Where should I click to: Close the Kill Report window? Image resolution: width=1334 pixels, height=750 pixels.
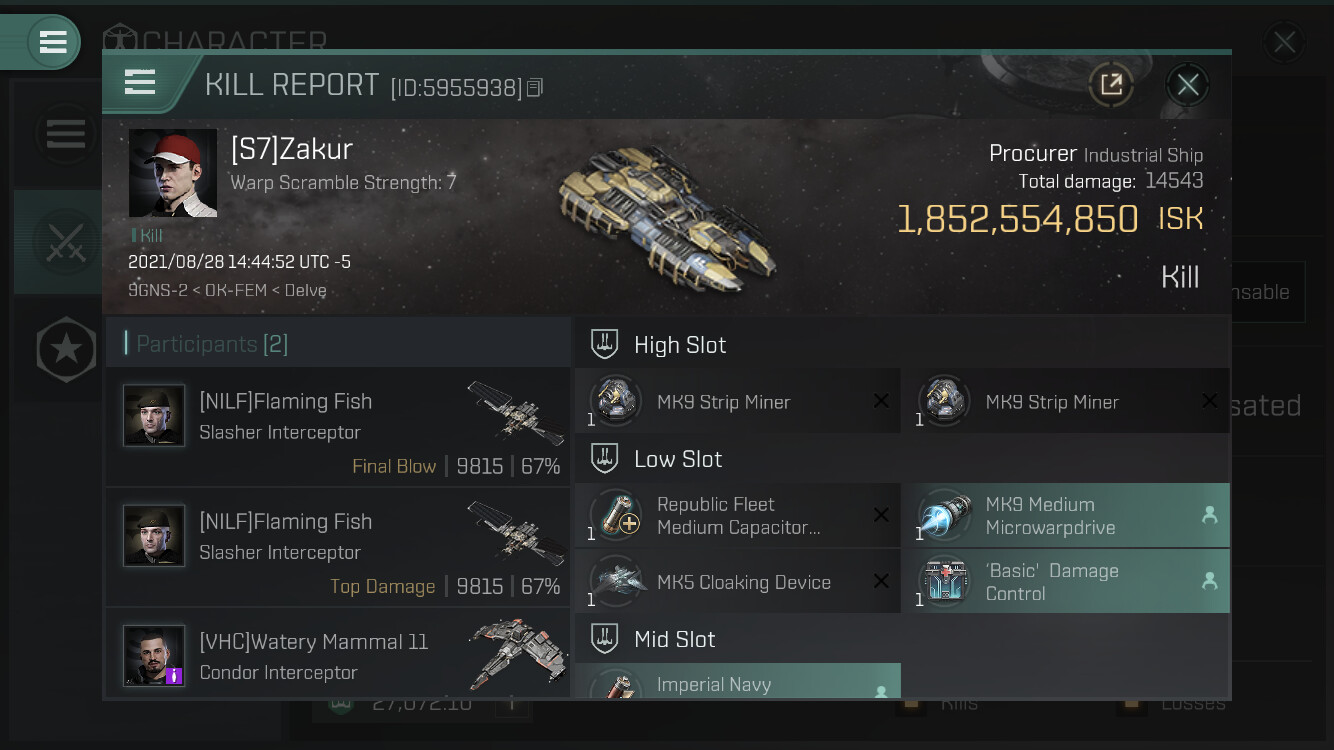click(1187, 85)
